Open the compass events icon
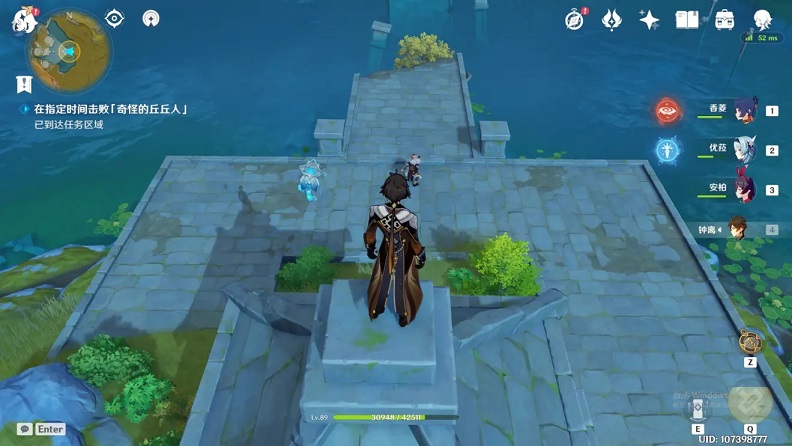 (574, 20)
